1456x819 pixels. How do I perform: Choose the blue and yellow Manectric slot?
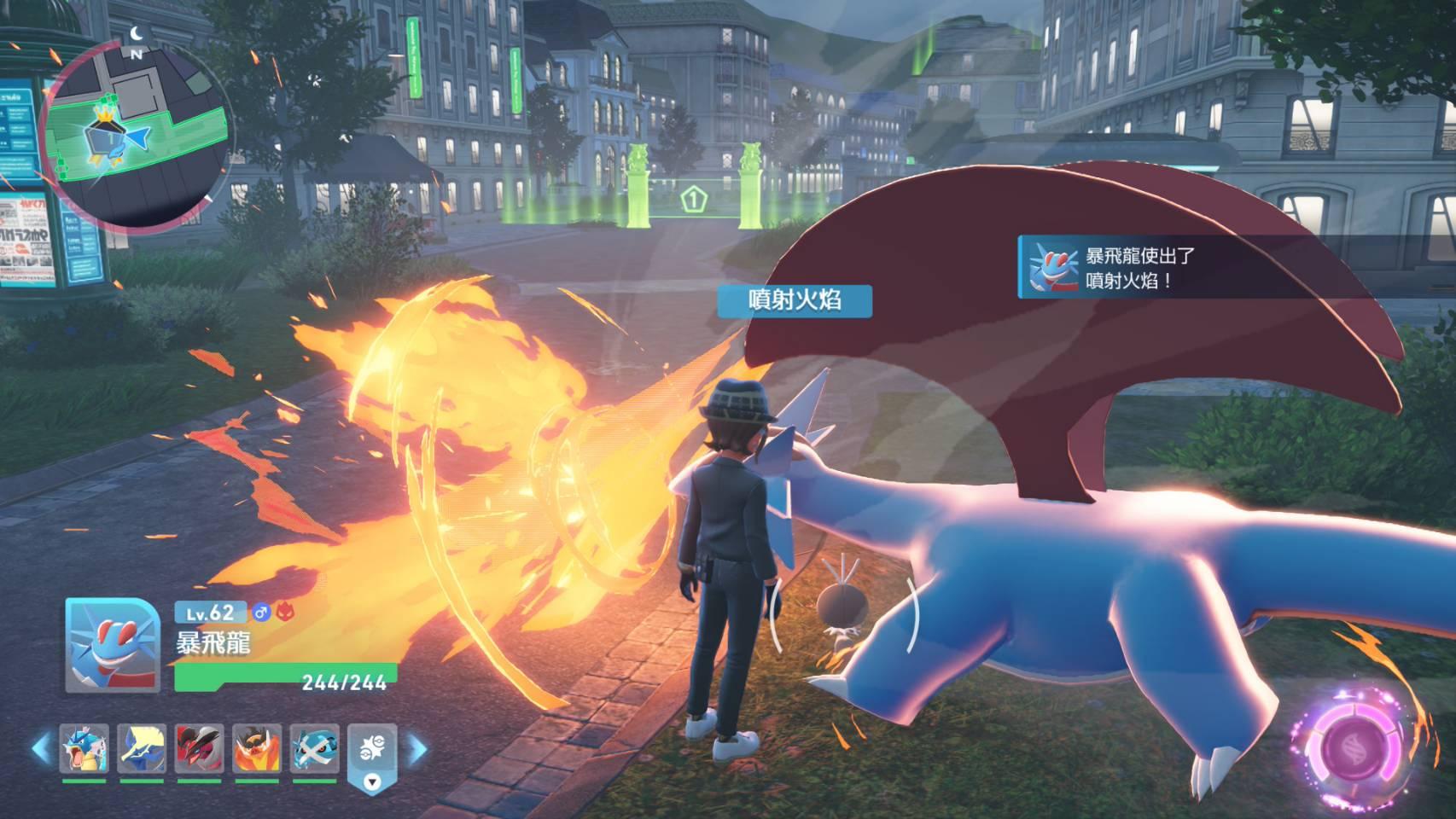[x=142, y=748]
